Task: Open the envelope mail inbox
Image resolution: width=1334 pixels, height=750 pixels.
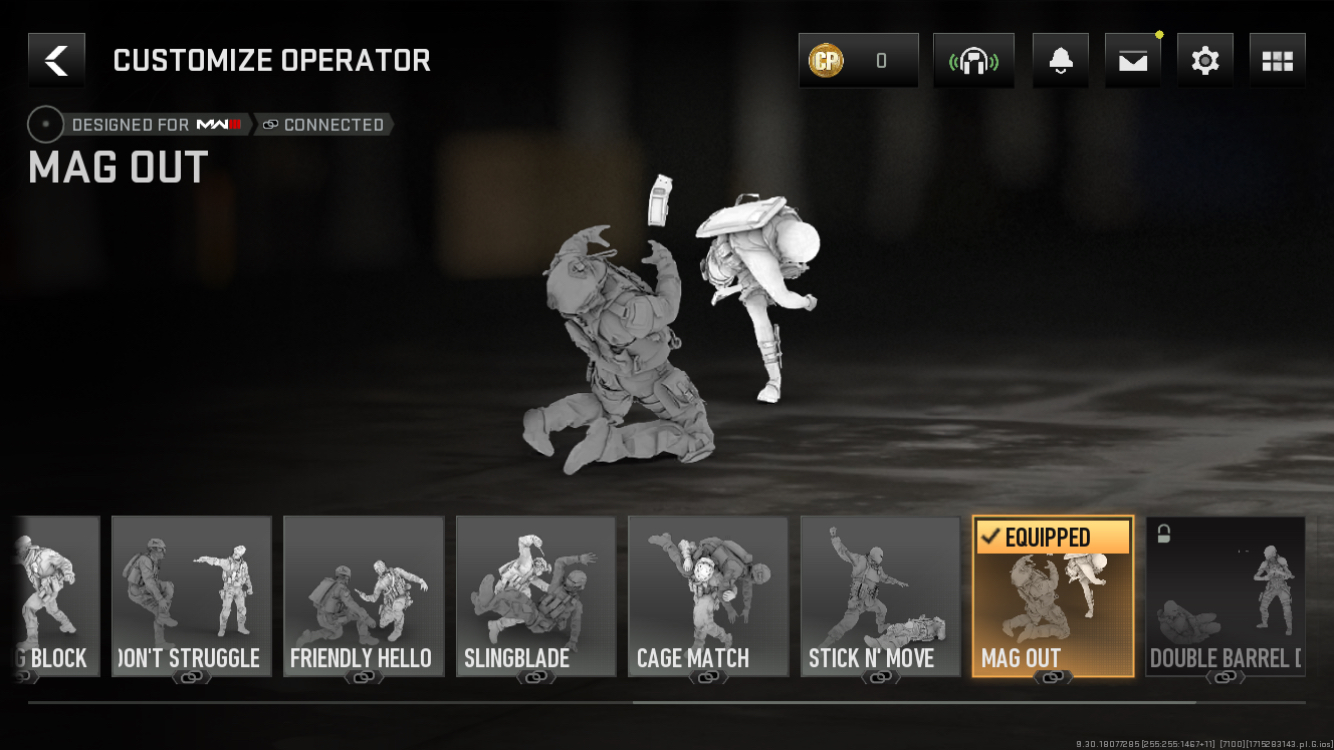Action: [1132, 60]
